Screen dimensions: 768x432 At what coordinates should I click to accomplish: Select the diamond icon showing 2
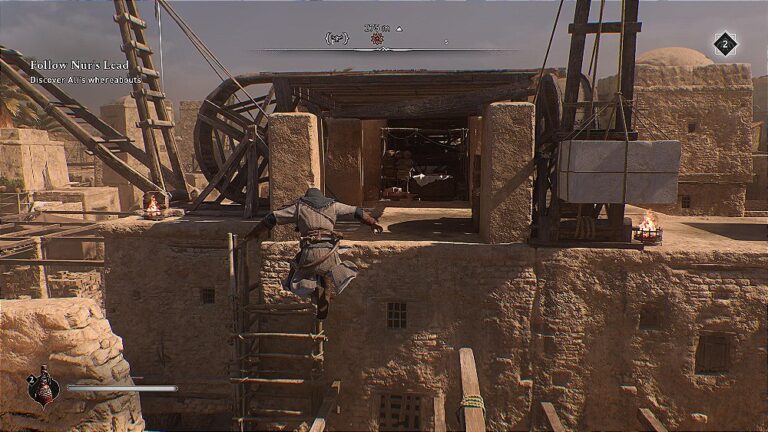[x=724, y=44]
